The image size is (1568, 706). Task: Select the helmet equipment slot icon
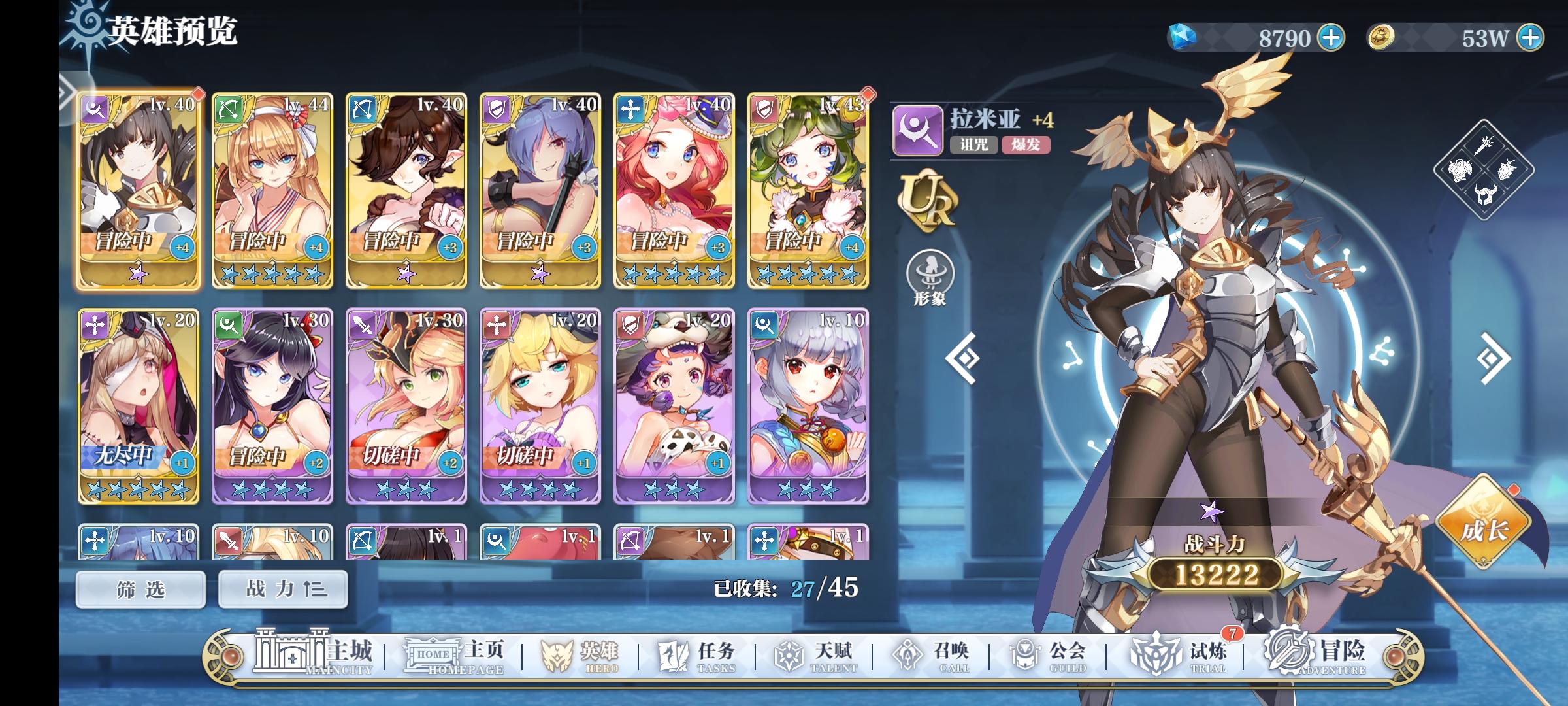[x=1485, y=194]
